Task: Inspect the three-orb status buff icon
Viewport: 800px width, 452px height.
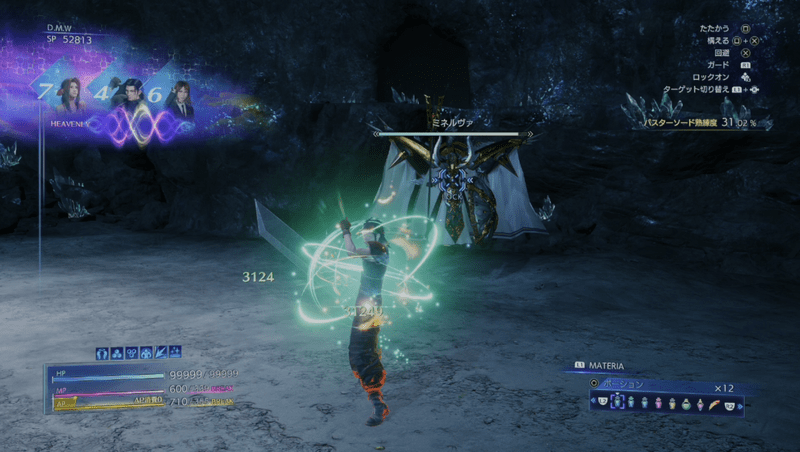Action: click(116, 352)
